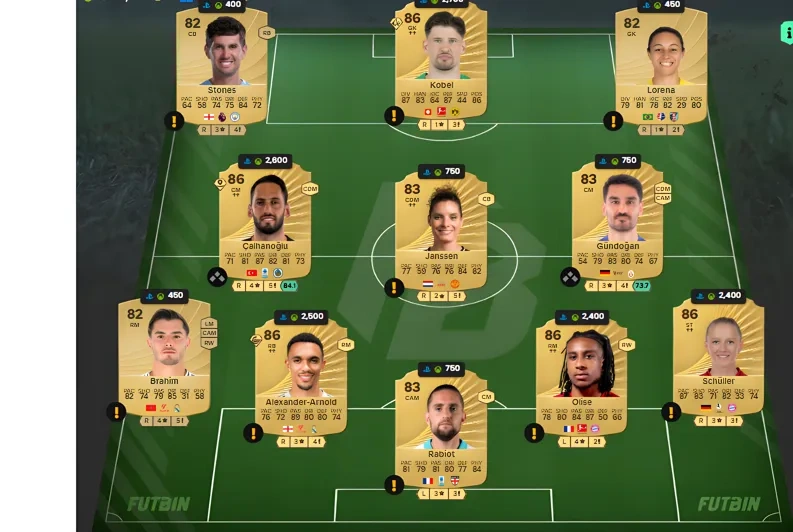The image size is (793, 532).
Task: Click the warning icon beside Schüller
Action: [671, 411]
